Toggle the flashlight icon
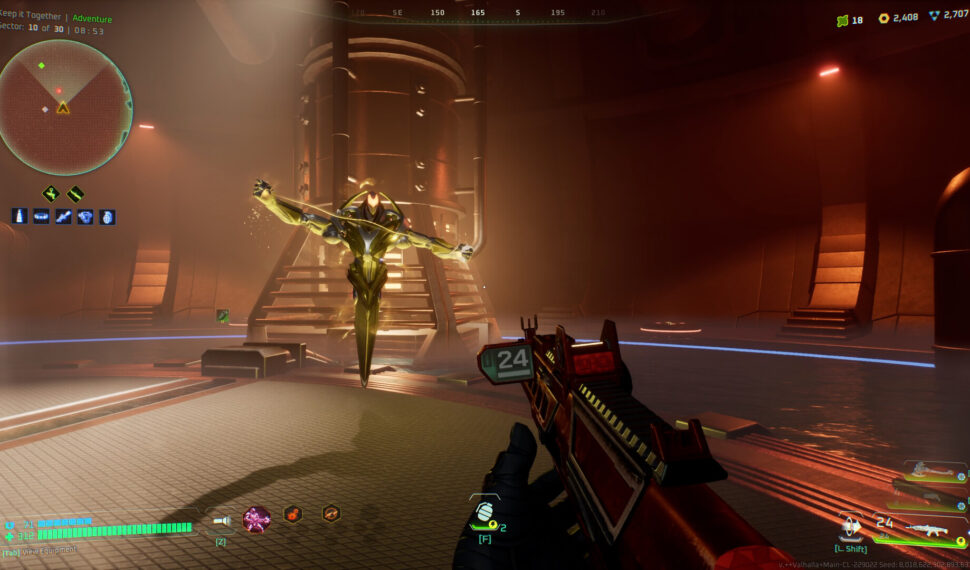970x570 pixels. [222, 520]
